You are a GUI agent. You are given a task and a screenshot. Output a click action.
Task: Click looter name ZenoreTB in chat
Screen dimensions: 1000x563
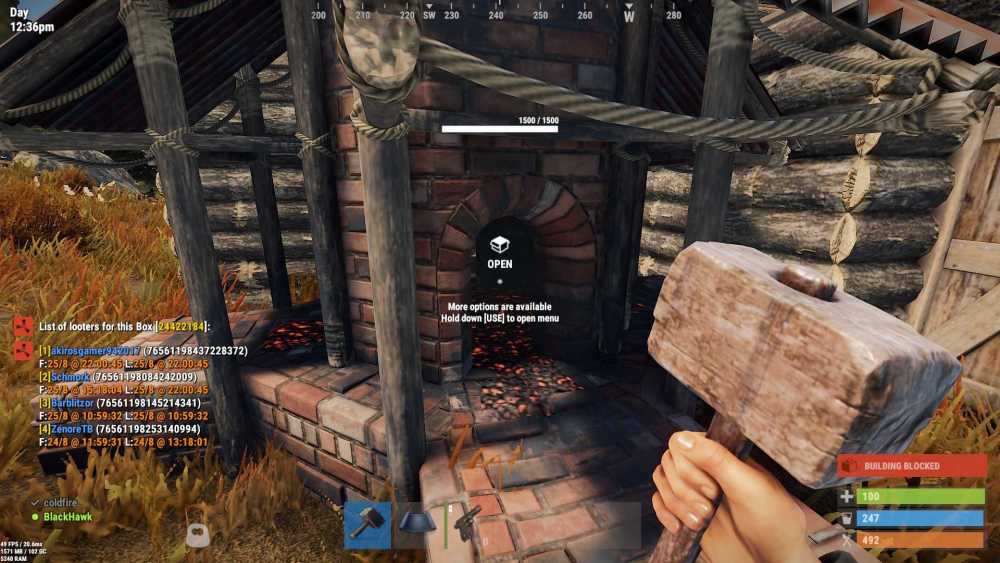(72, 428)
